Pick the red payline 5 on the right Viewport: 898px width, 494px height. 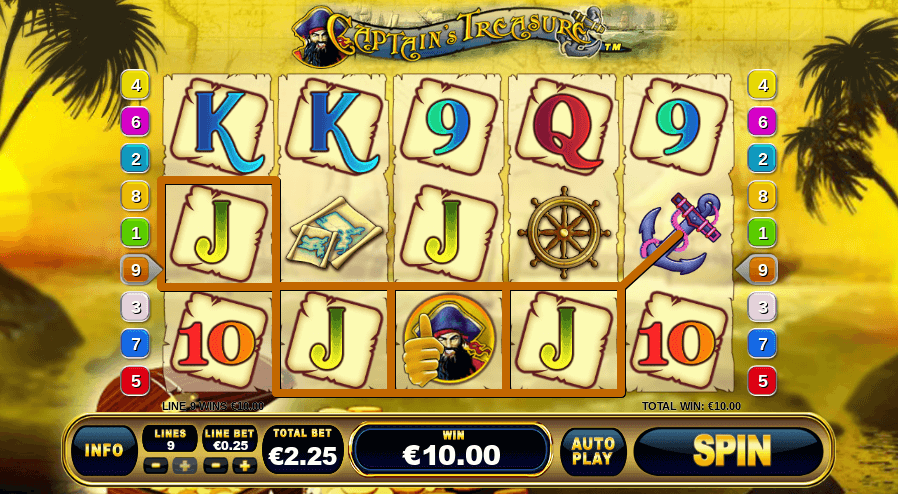pos(763,380)
